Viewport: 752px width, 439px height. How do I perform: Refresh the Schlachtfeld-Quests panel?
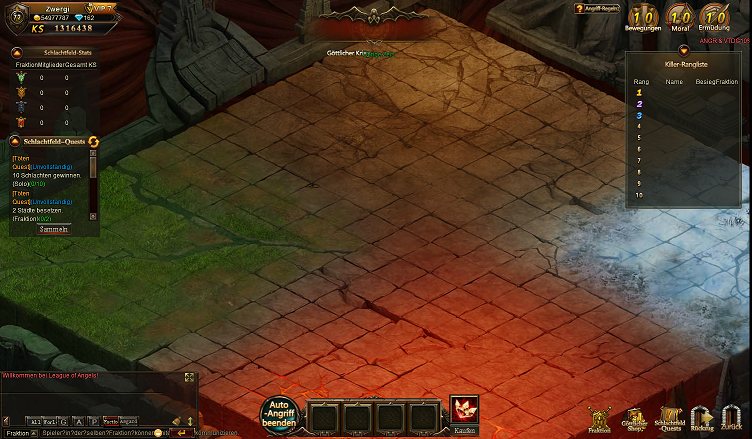(94, 142)
